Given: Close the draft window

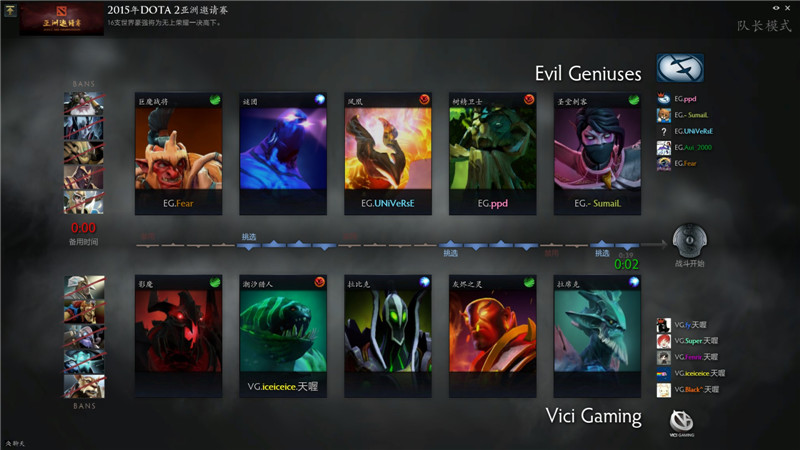Looking at the screenshot, I should click(790, 8).
